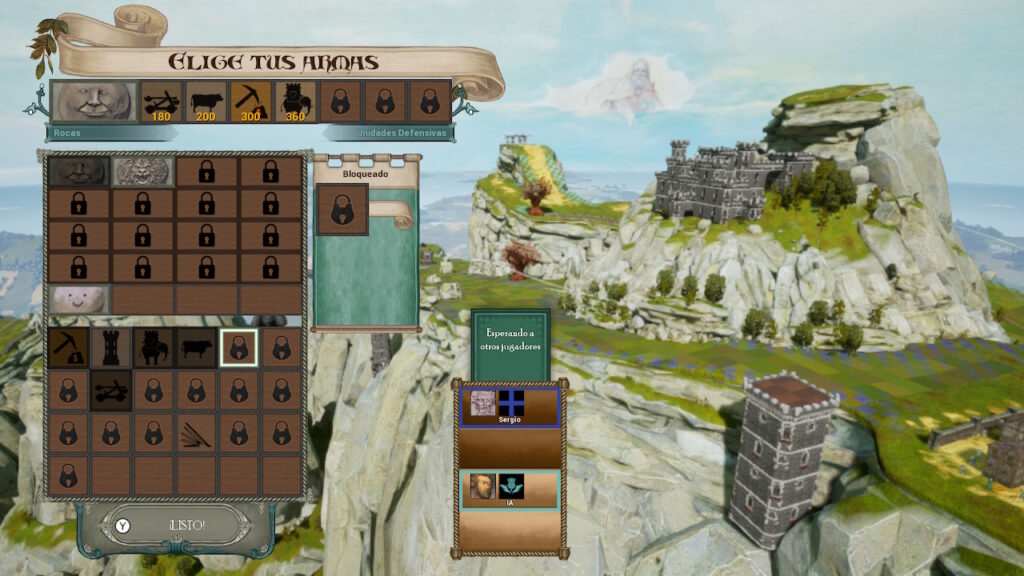1024x576 pixels.
Task: Select the catapult unit in defensive grid
Action: pyautogui.click(x=111, y=390)
